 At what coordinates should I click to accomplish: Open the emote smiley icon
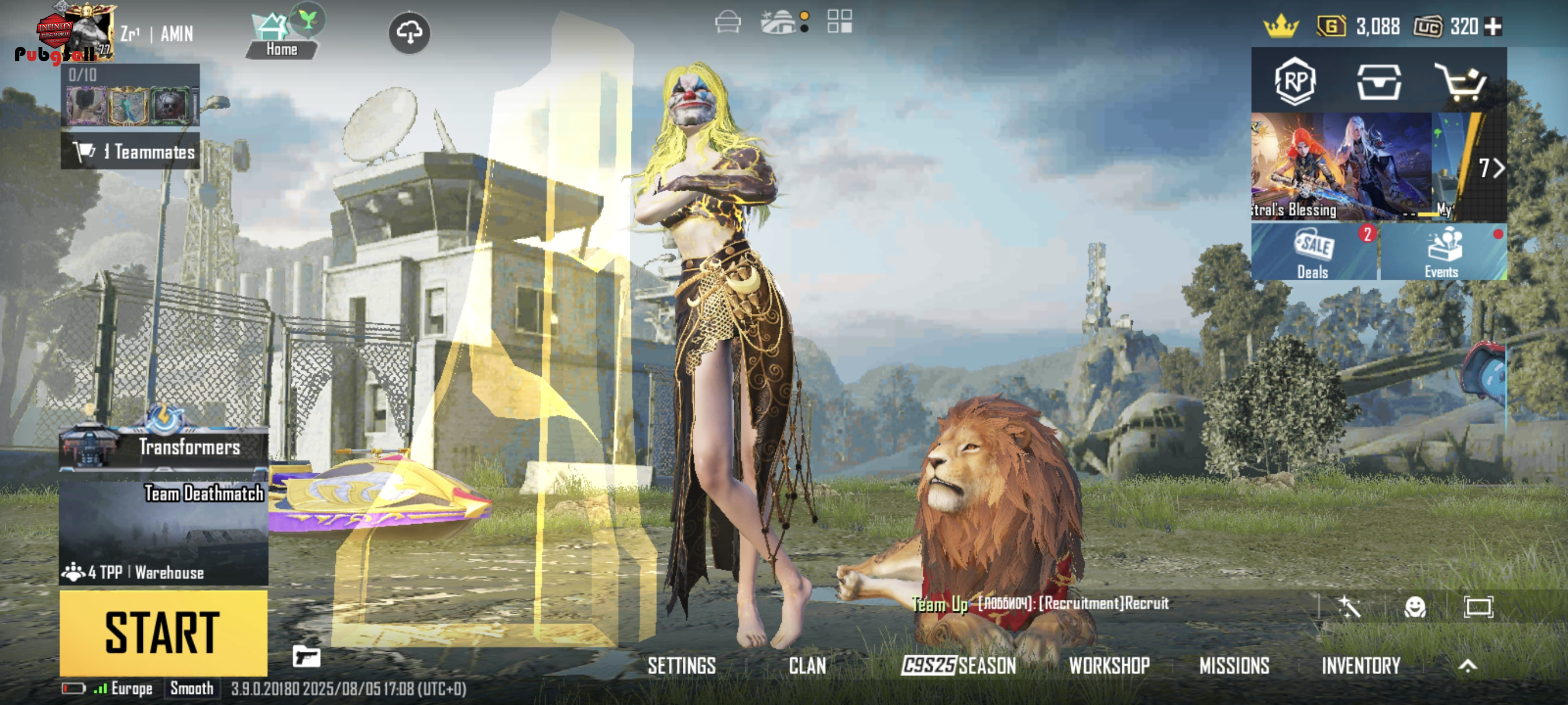pyautogui.click(x=1415, y=607)
